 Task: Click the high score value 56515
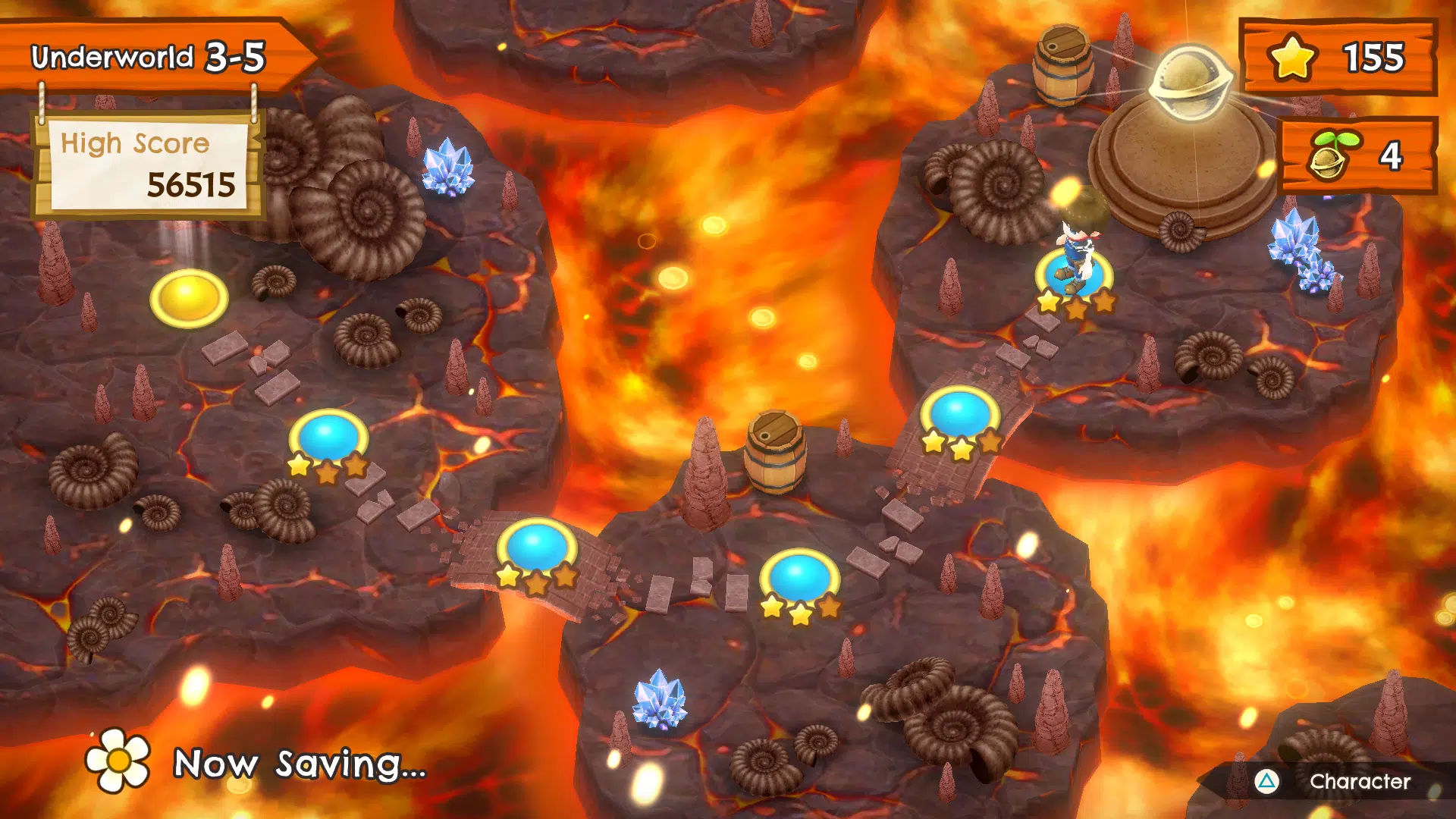point(190,184)
